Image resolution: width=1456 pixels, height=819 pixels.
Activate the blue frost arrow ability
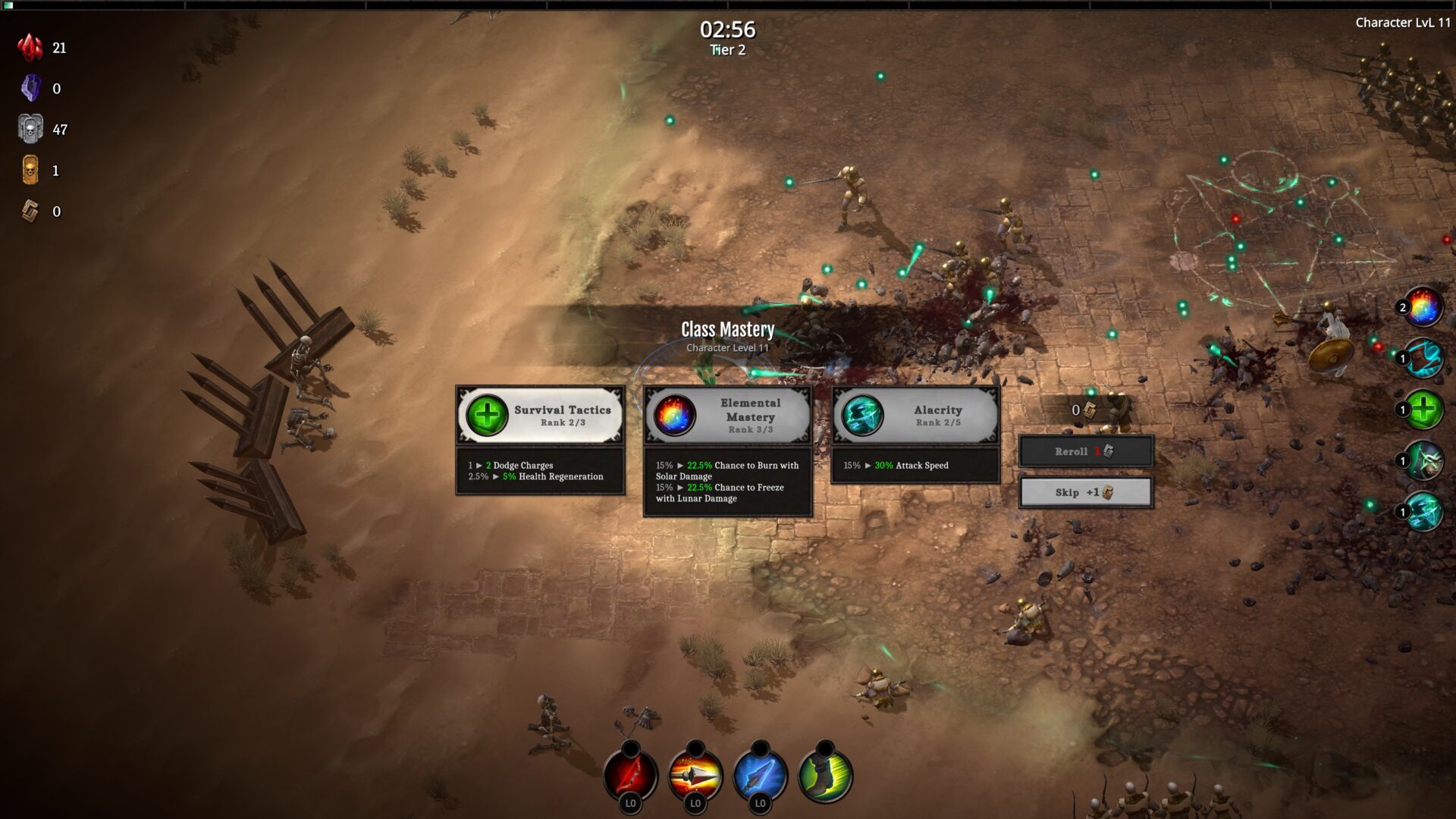[x=761, y=776]
